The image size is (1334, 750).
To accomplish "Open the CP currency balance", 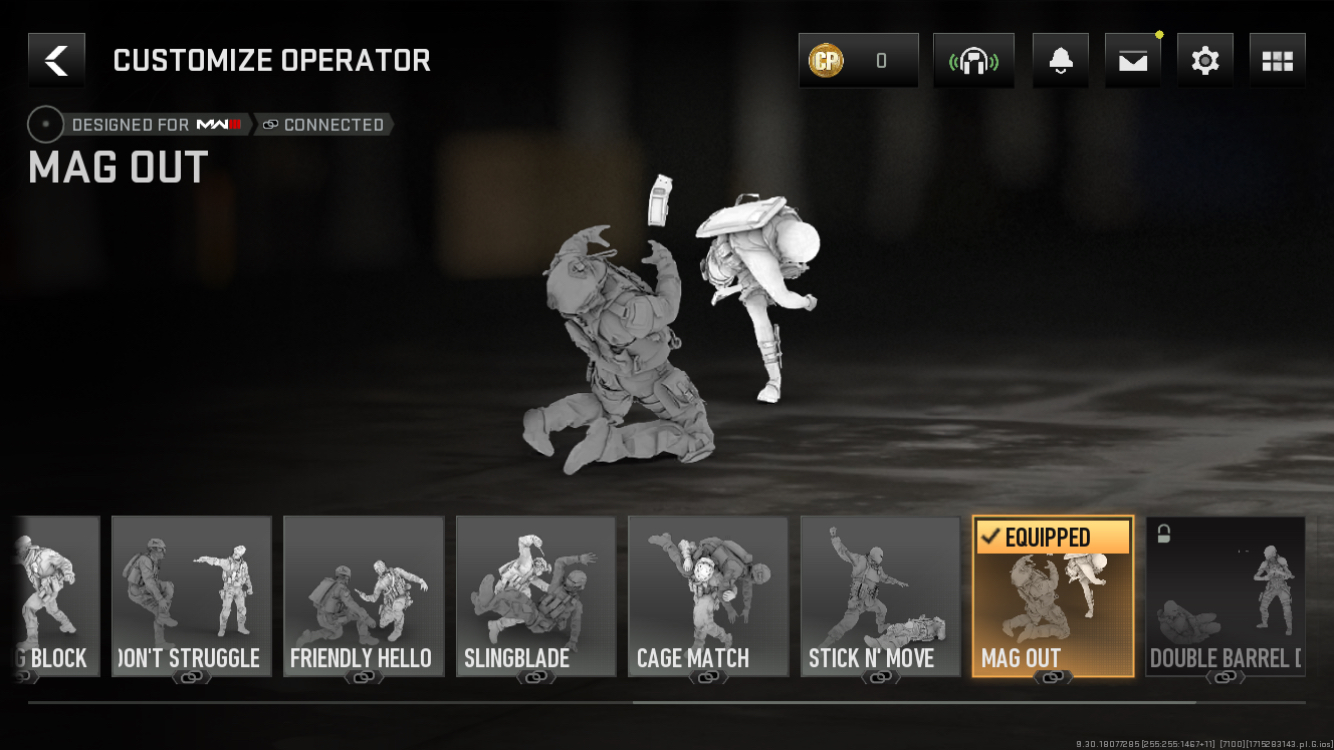I will [858, 60].
